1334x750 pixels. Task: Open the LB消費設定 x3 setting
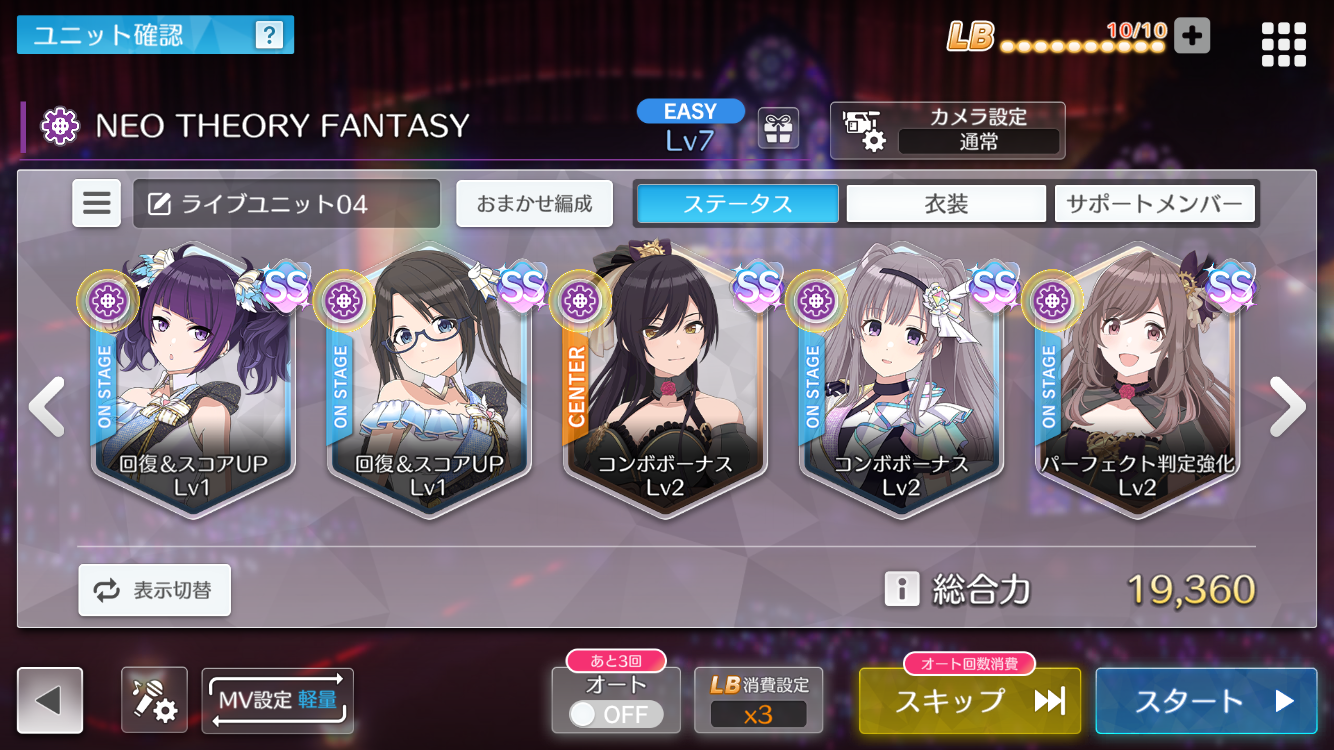(x=758, y=702)
